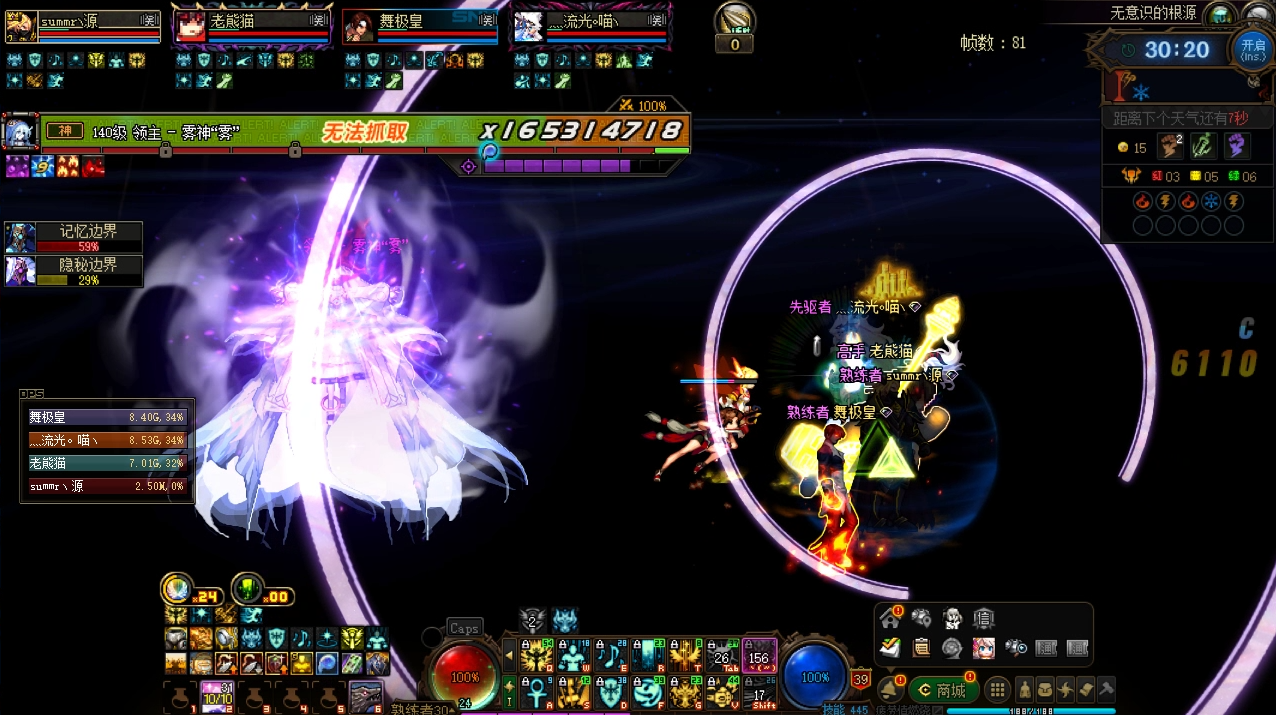1276x715 pixels.
Task: Click the 记忆边界 progress entry
Action: pyautogui.click(x=74, y=237)
